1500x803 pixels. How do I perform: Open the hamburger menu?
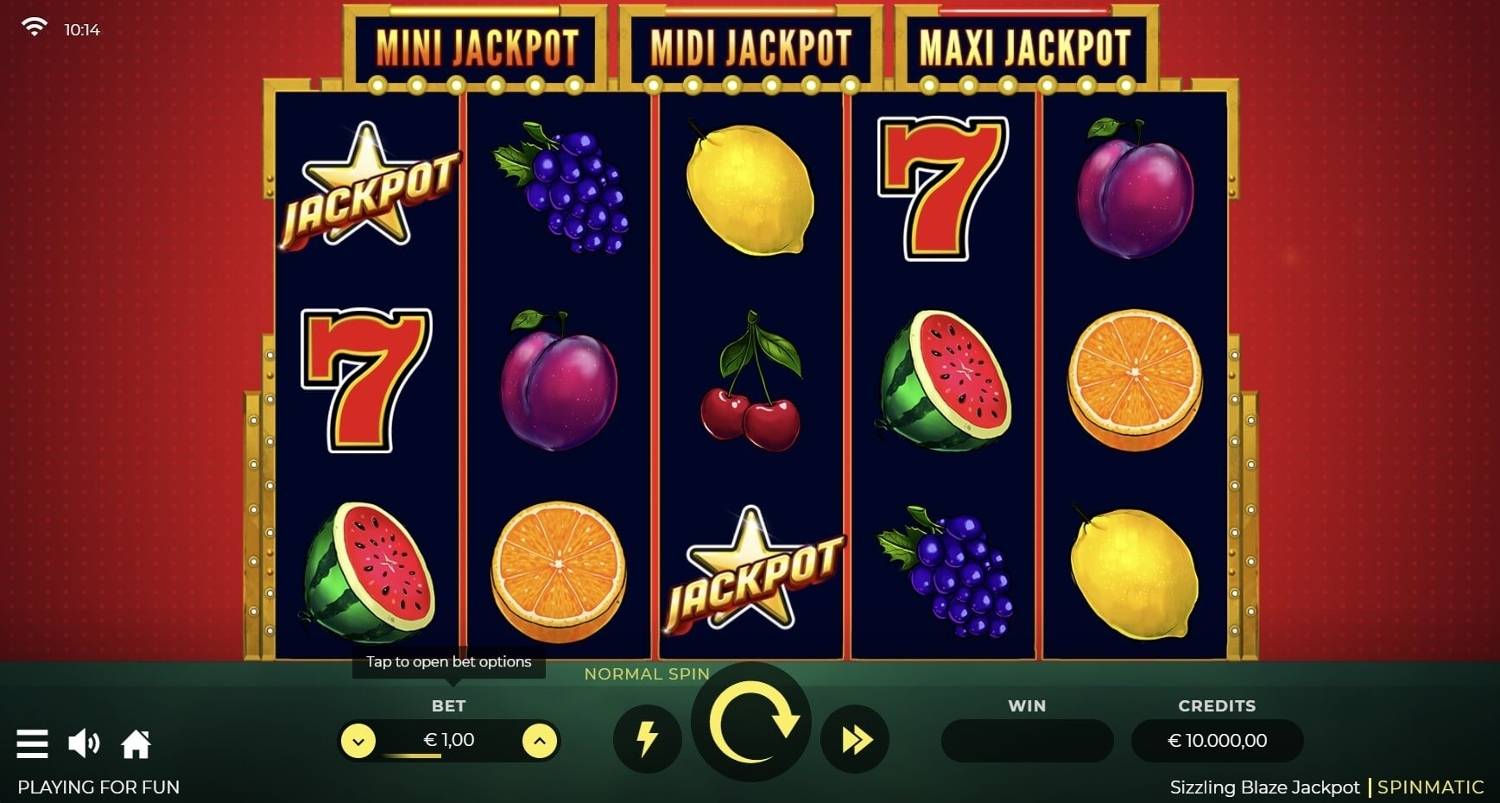pos(33,742)
